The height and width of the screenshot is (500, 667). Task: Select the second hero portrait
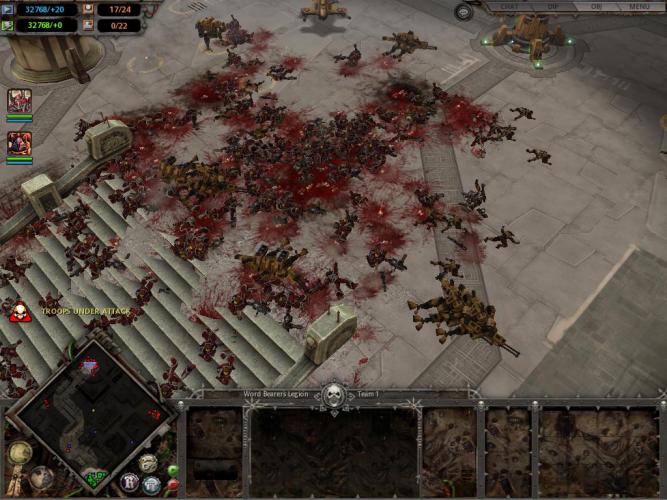[19, 143]
